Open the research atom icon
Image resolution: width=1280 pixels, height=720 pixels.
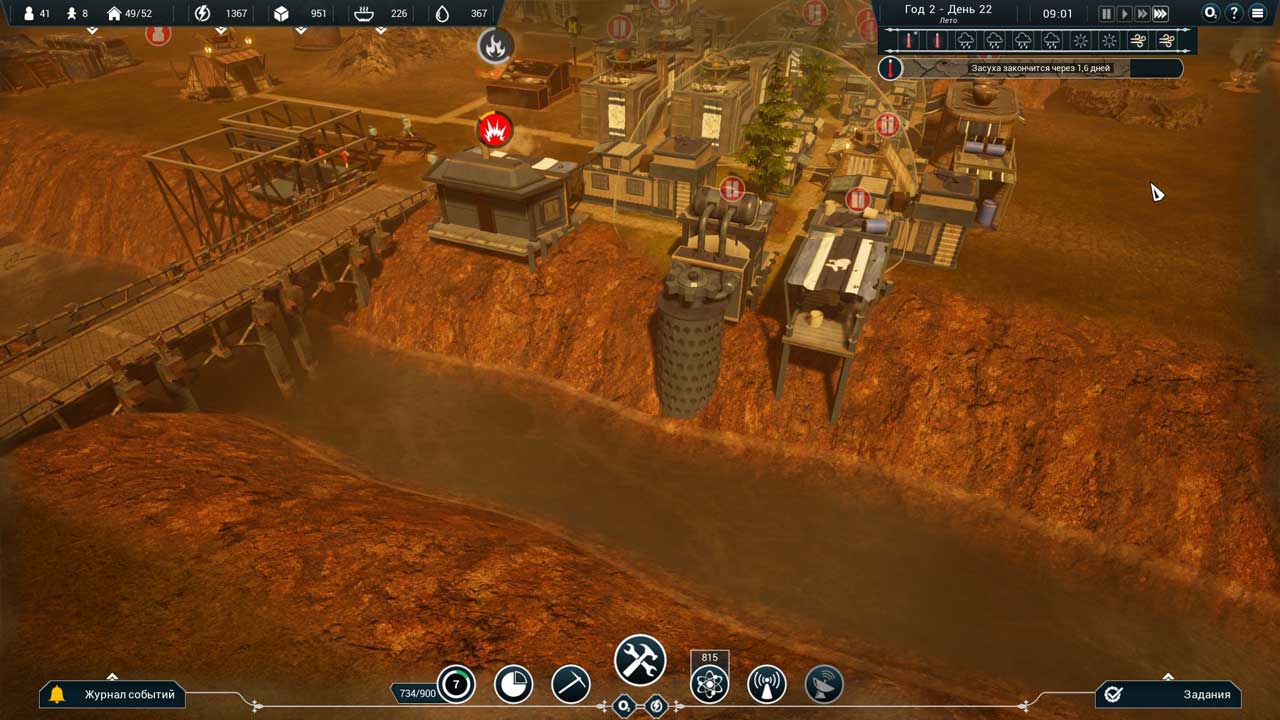[709, 685]
